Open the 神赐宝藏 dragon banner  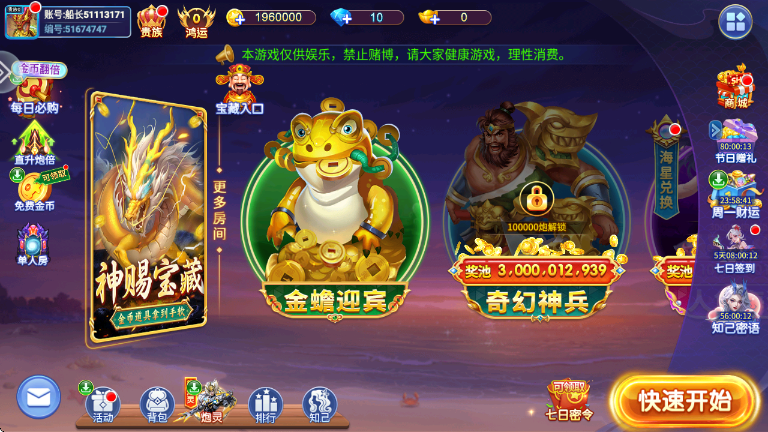(x=149, y=218)
